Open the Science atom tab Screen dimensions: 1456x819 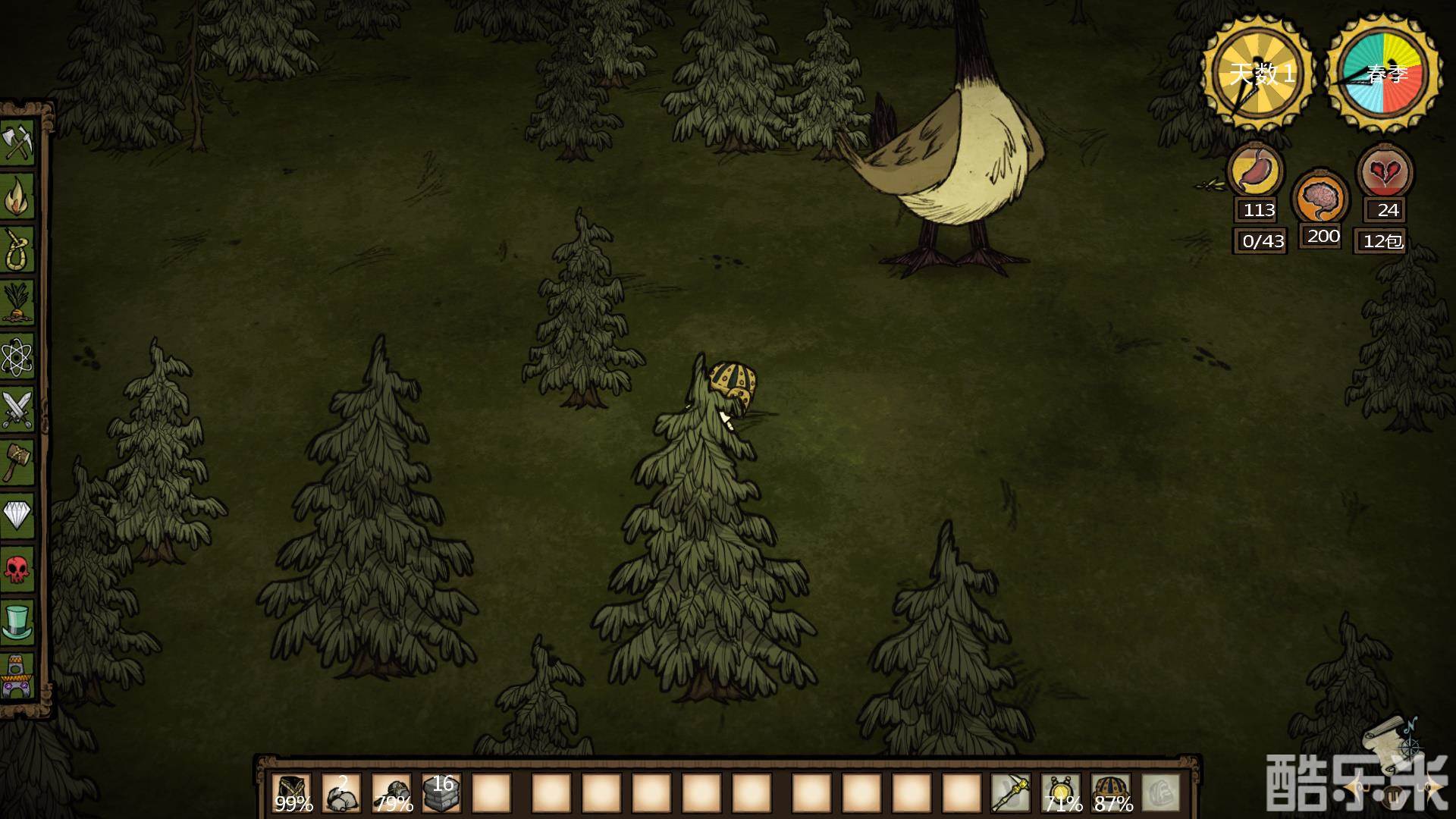[x=17, y=356]
